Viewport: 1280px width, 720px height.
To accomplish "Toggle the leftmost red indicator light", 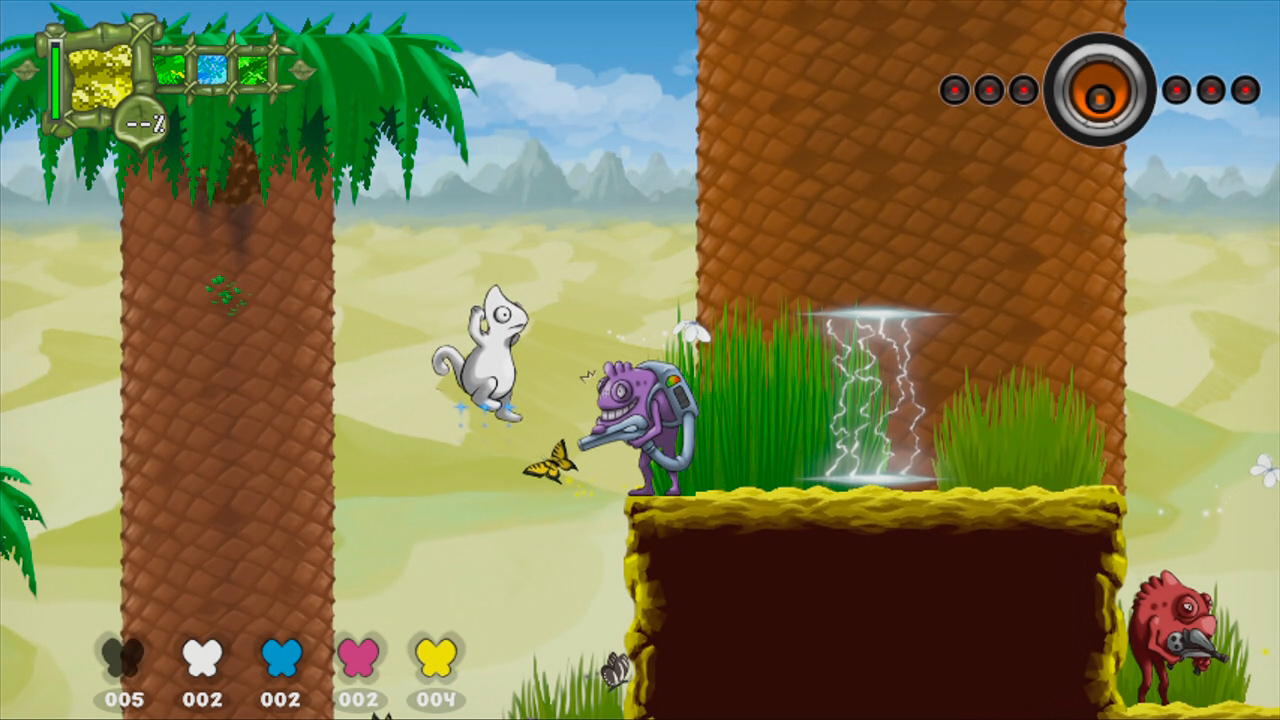I will coord(954,90).
